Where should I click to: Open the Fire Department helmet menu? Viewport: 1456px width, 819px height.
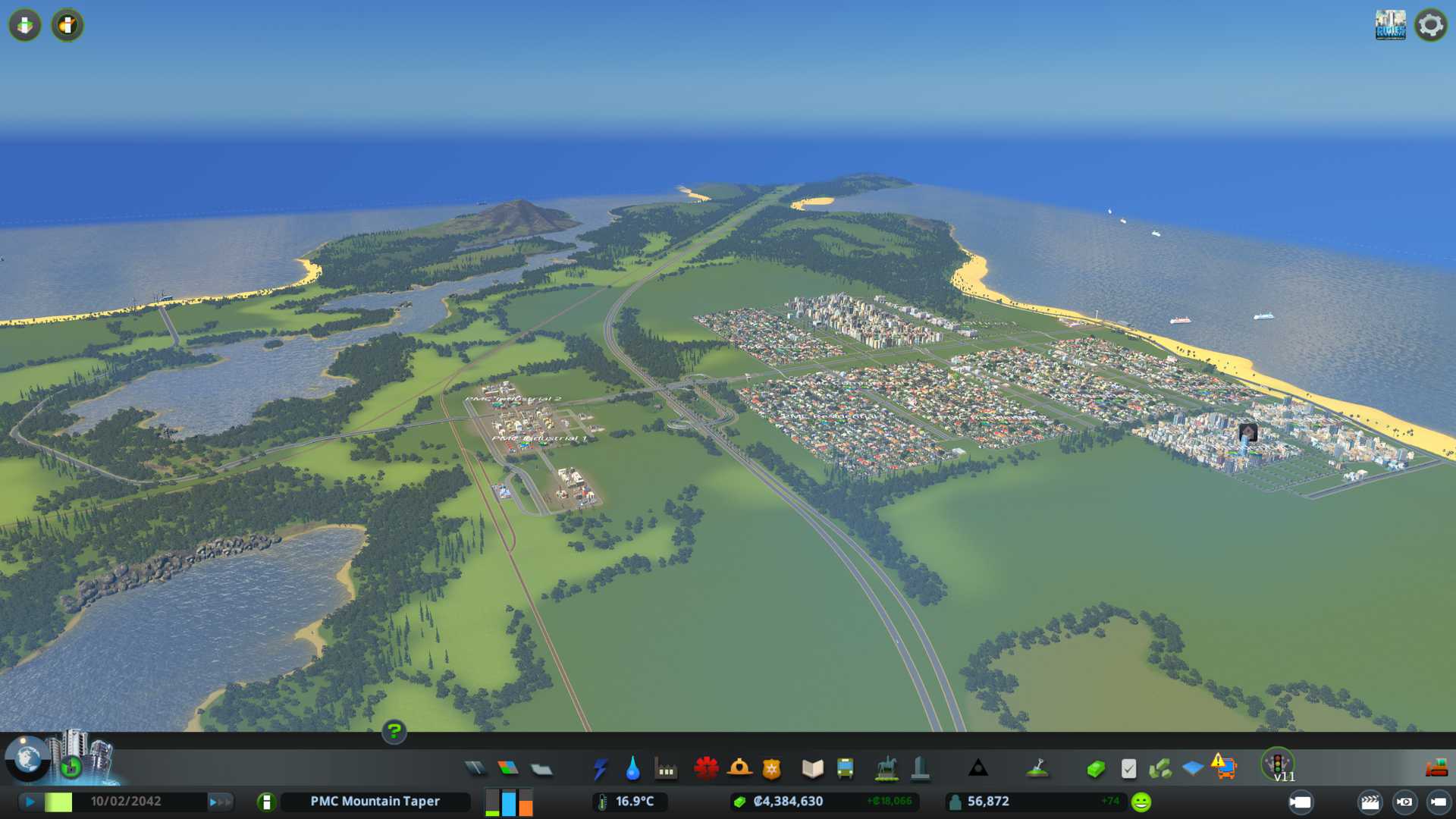click(739, 769)
